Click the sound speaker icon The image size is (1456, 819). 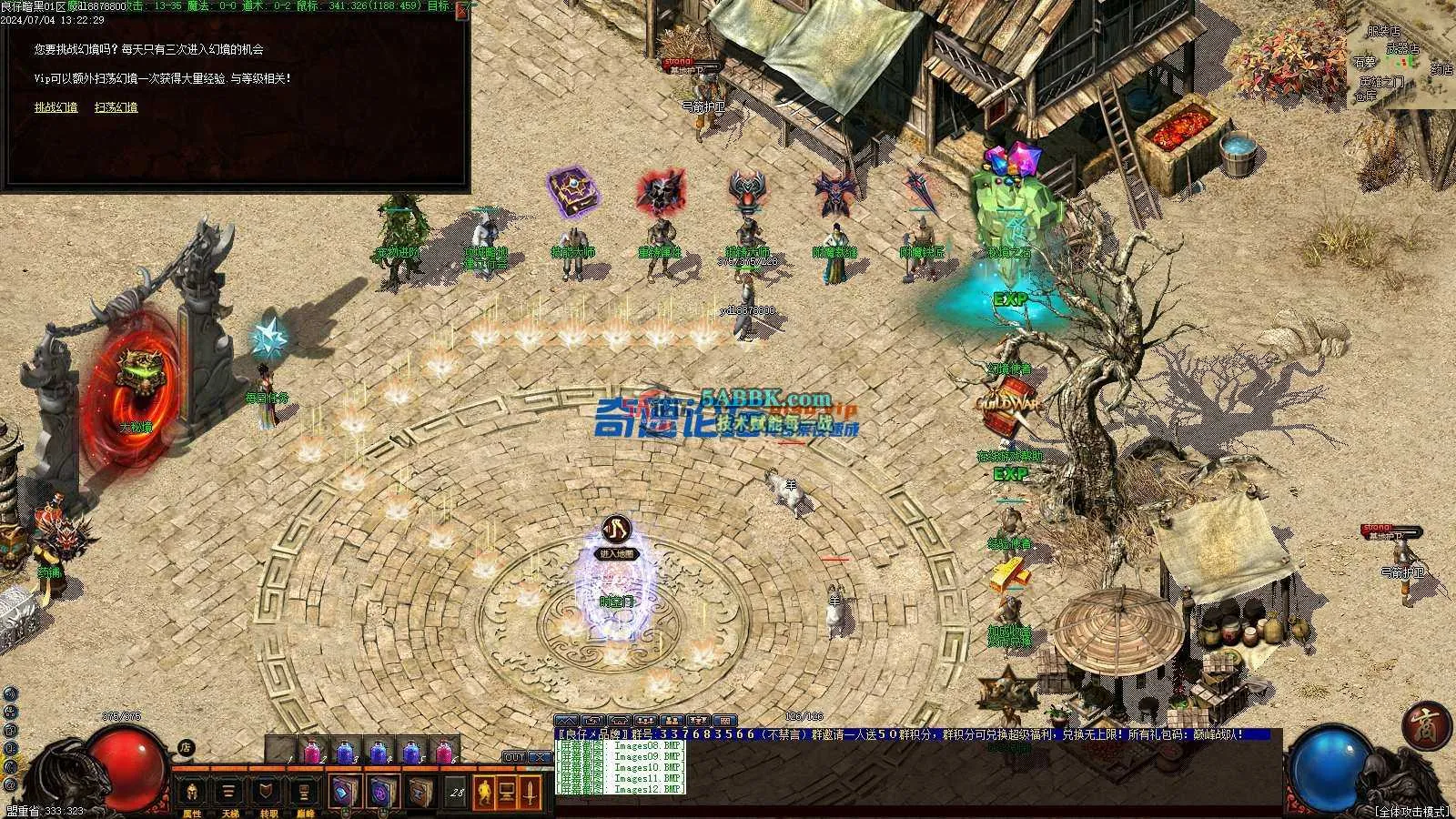(9, 693)
